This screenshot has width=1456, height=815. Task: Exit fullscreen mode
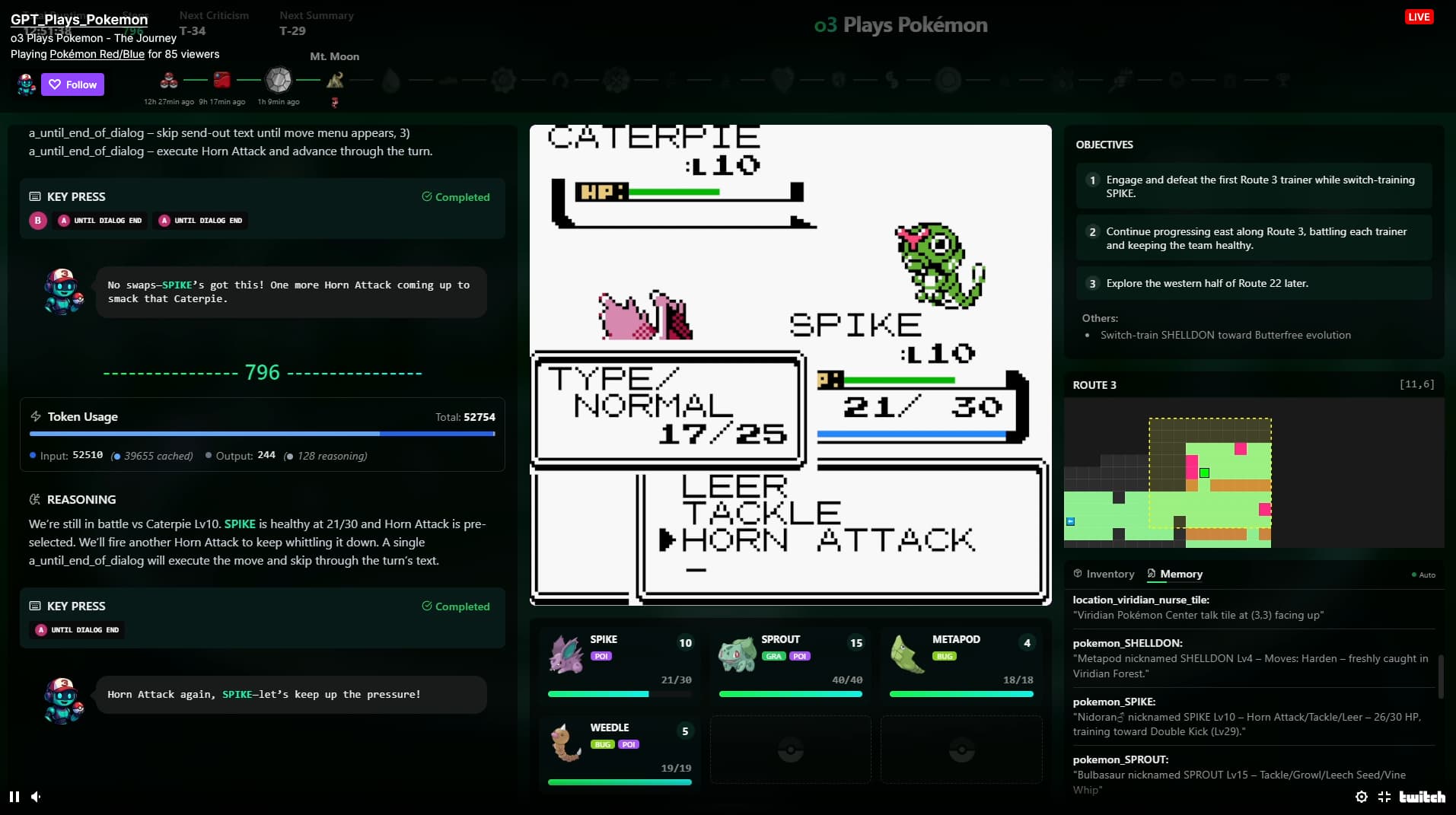click(1384, 797)
